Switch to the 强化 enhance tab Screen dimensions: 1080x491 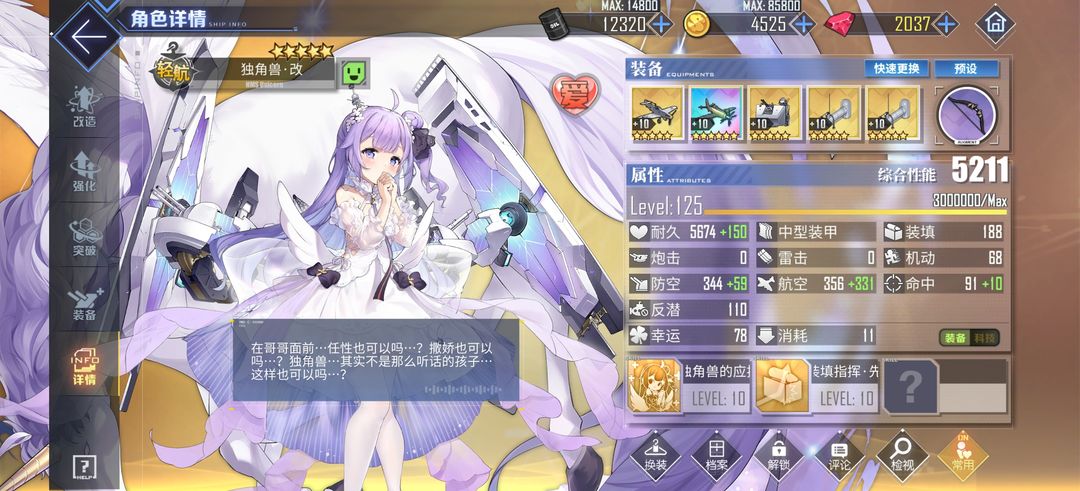tap(84, 172)
